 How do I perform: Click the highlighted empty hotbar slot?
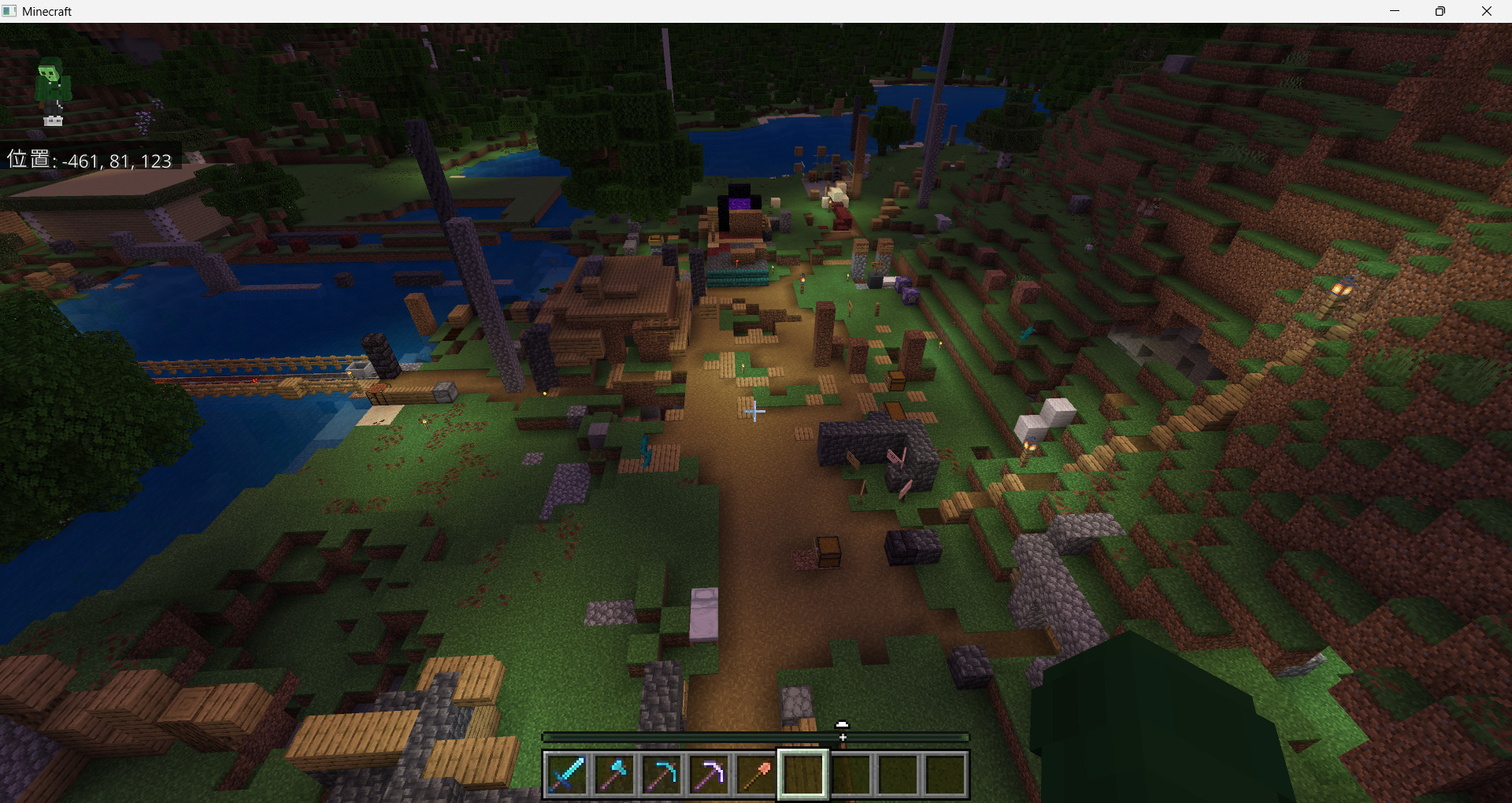coord(803,774)
